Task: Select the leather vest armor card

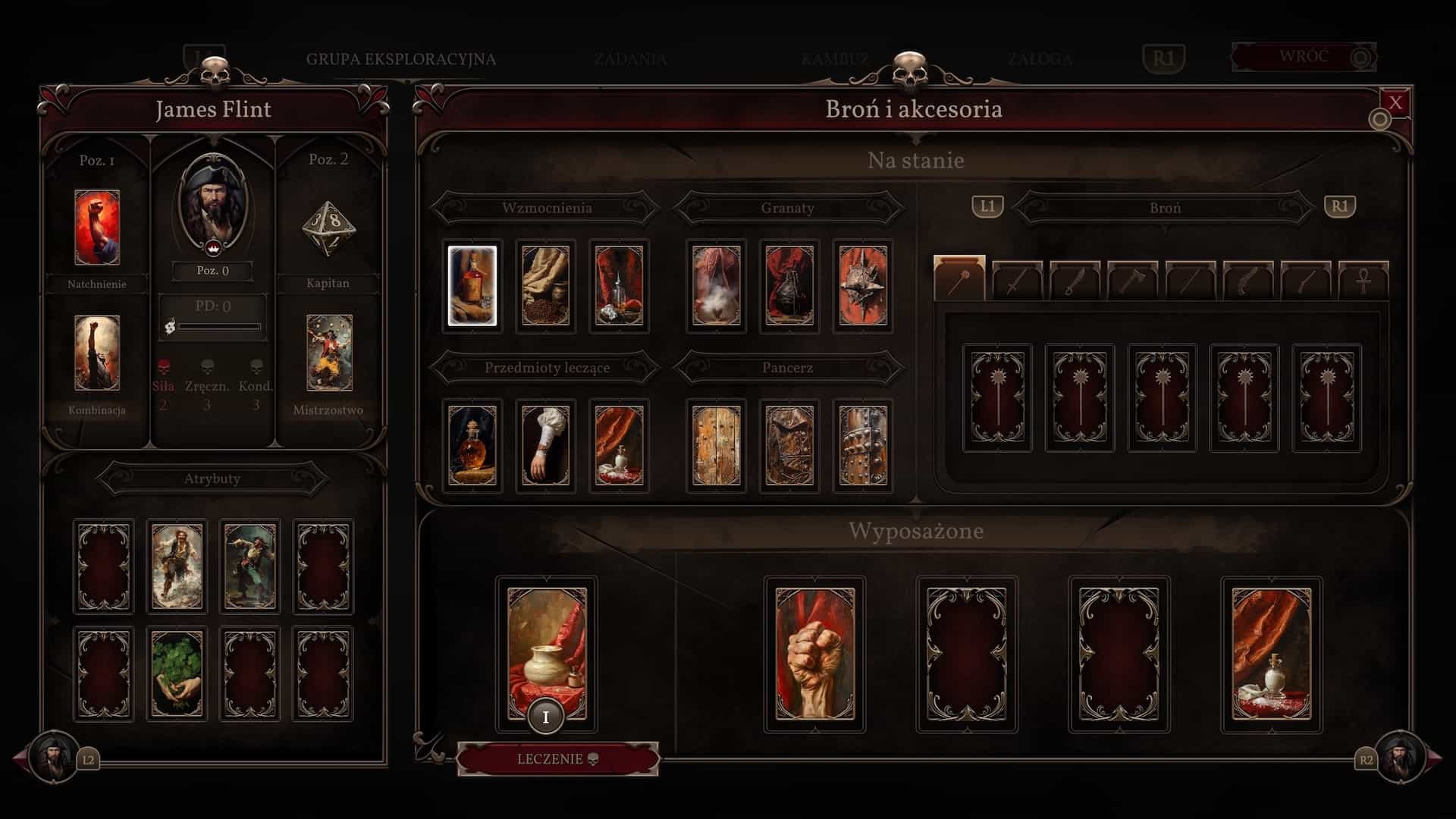Action: coord(789,445)
